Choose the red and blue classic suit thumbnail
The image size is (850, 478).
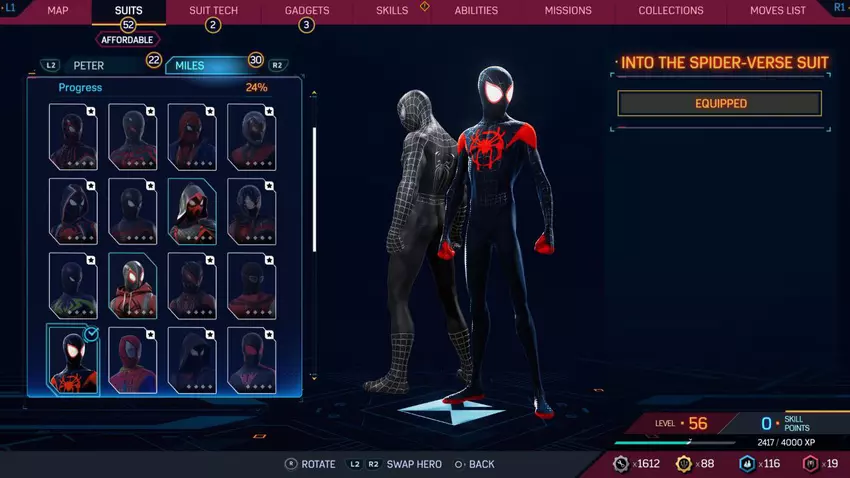coord(133,359)
